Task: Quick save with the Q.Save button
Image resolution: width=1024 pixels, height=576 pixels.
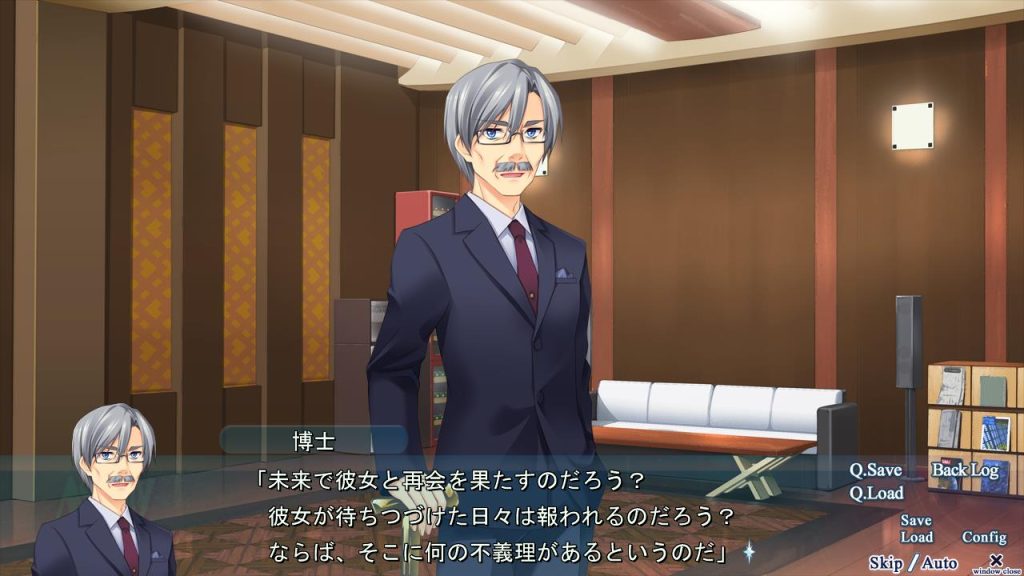Action: (x=875, y=470)
